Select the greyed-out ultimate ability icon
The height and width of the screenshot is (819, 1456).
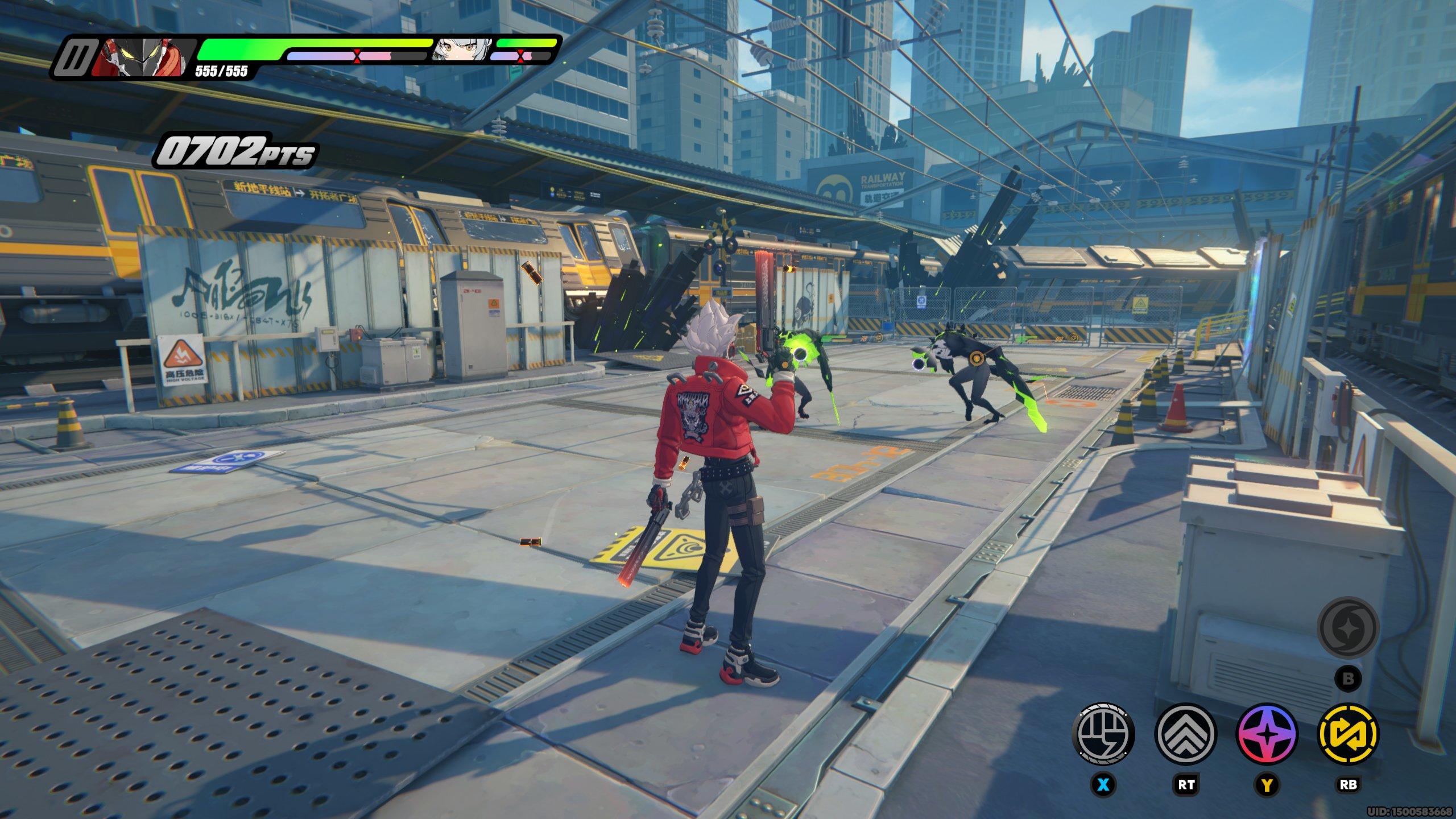pos(1349,628)
